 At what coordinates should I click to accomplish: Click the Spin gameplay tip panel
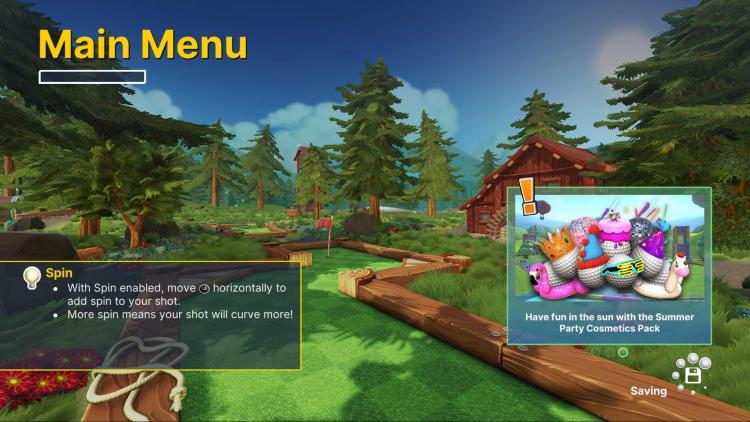click(150, 315)
